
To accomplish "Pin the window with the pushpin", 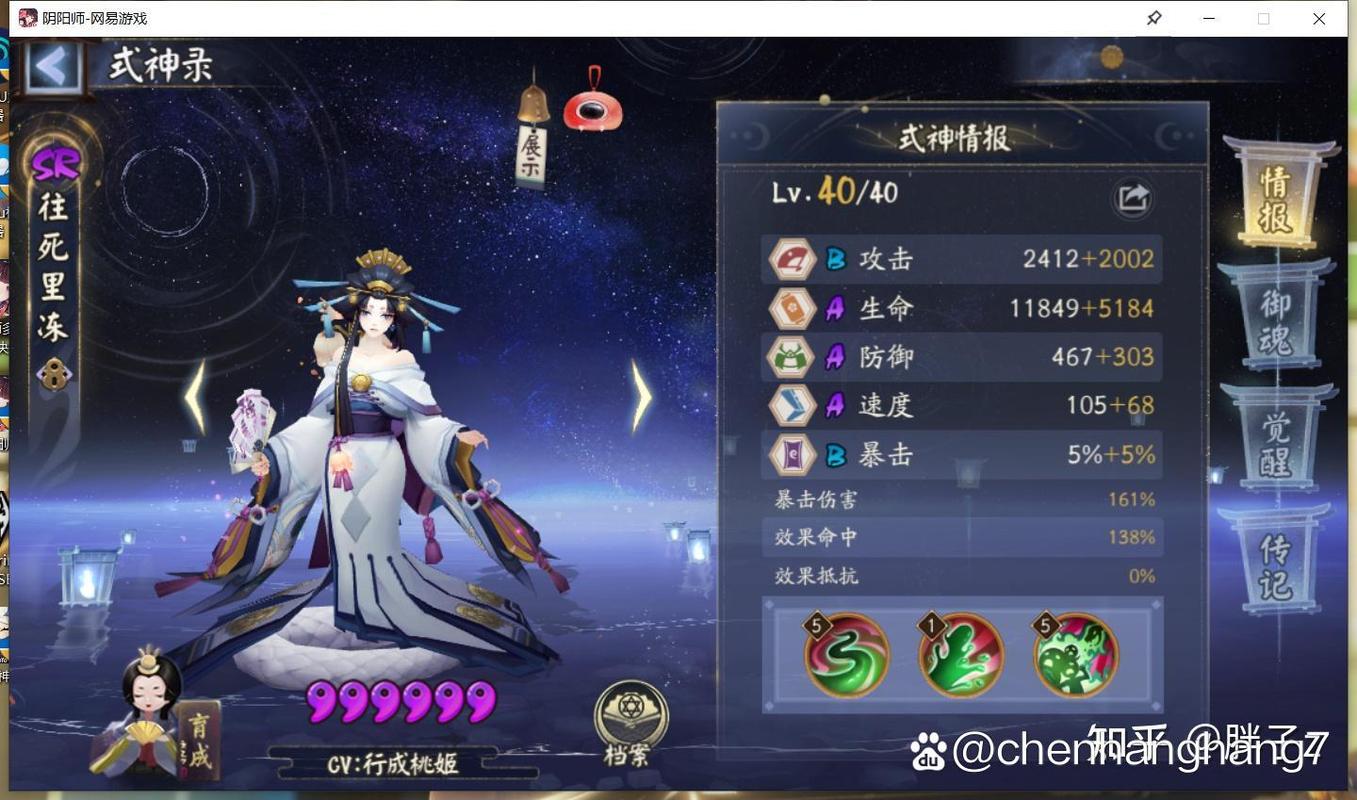I will click(x=1154, y=18).
